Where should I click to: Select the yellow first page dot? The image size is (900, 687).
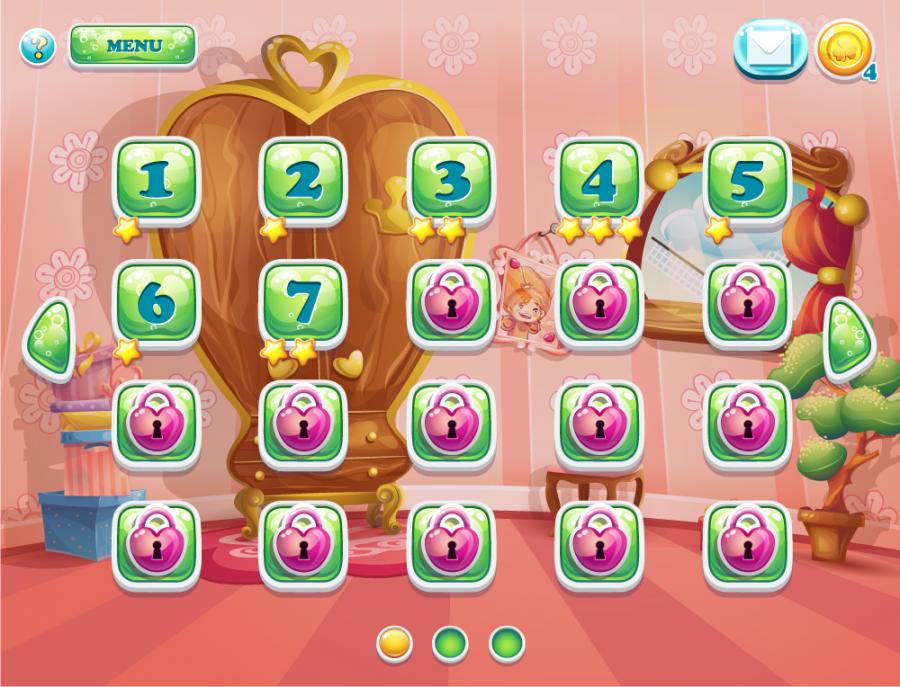[x=395, y=643]
